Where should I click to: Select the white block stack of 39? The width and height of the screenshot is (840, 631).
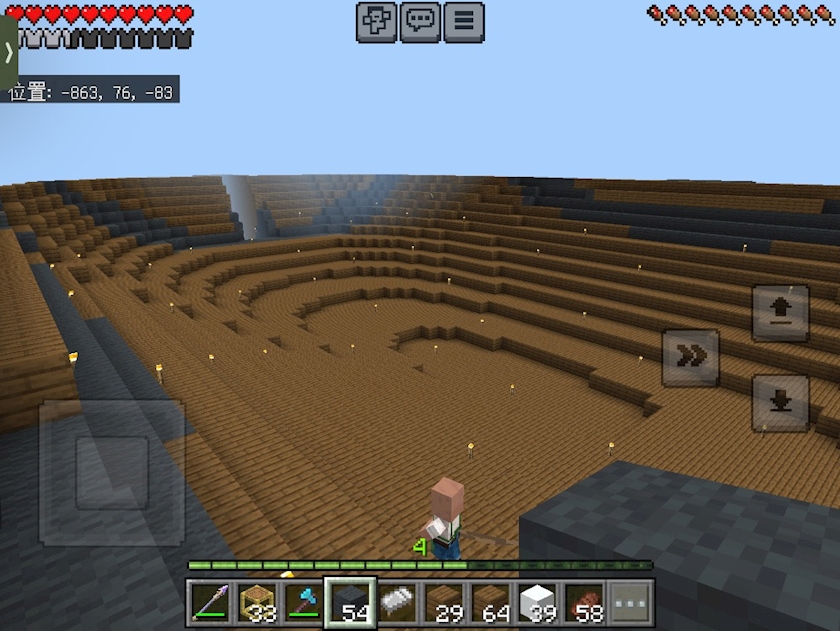(538, 603)
